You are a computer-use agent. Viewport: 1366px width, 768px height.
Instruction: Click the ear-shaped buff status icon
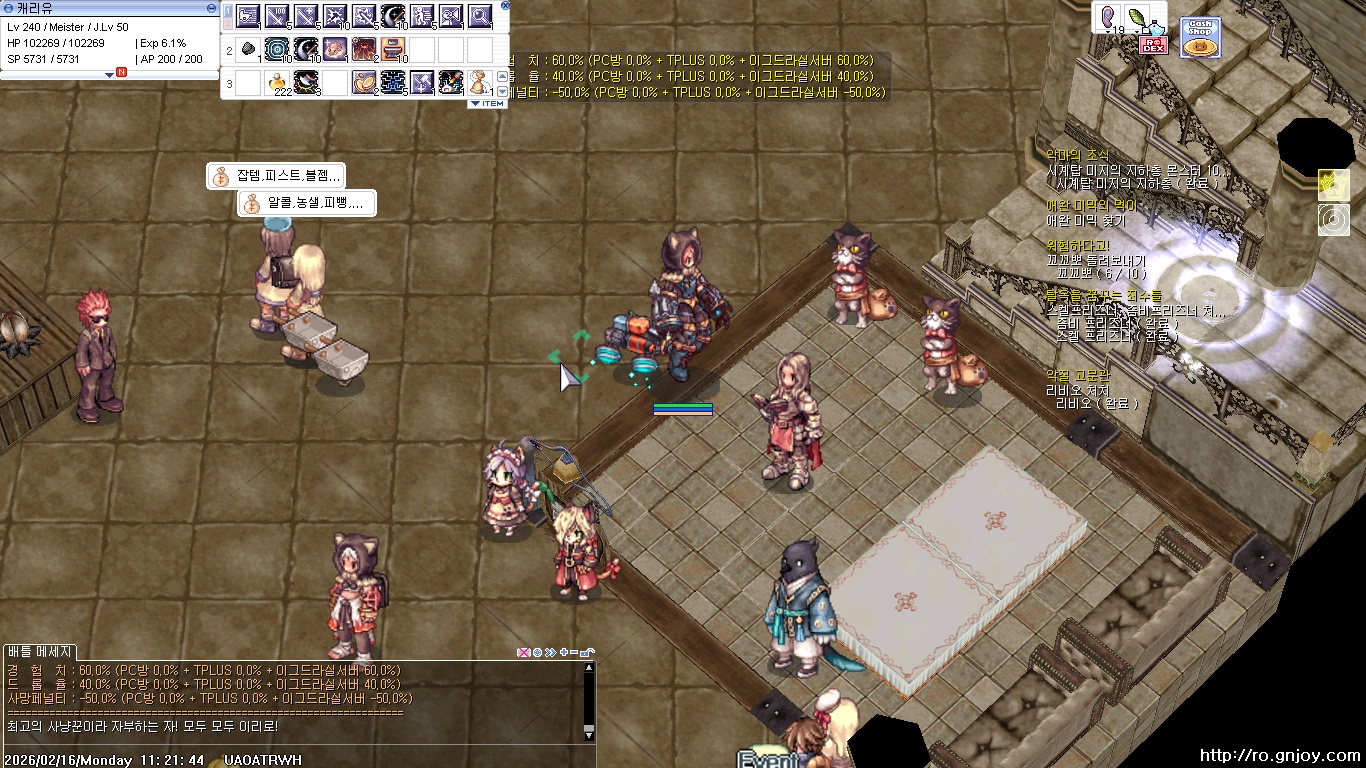[x=1108, y=17]
